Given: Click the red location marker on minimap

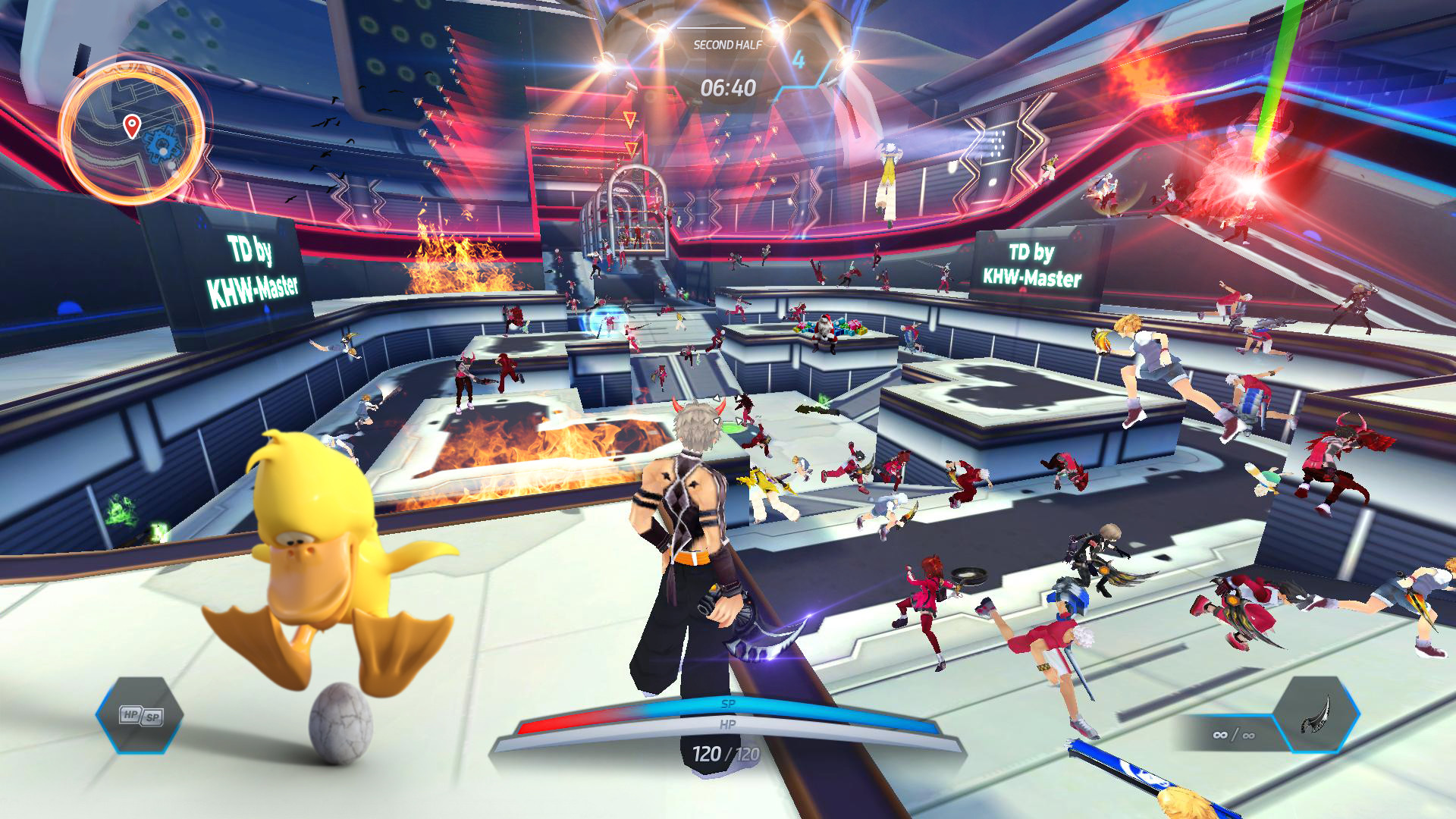Looking at the screenshot, I should (x=132, y=125).
